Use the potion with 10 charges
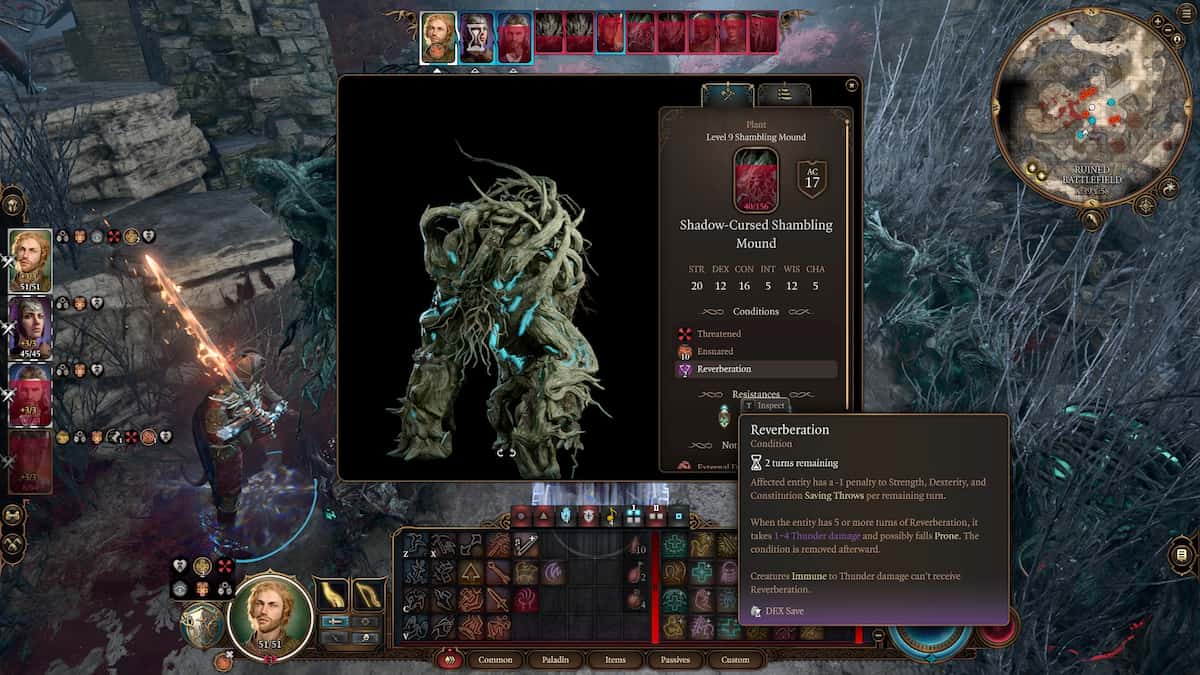Screen dimensions: 1200x675 [636, 545]
